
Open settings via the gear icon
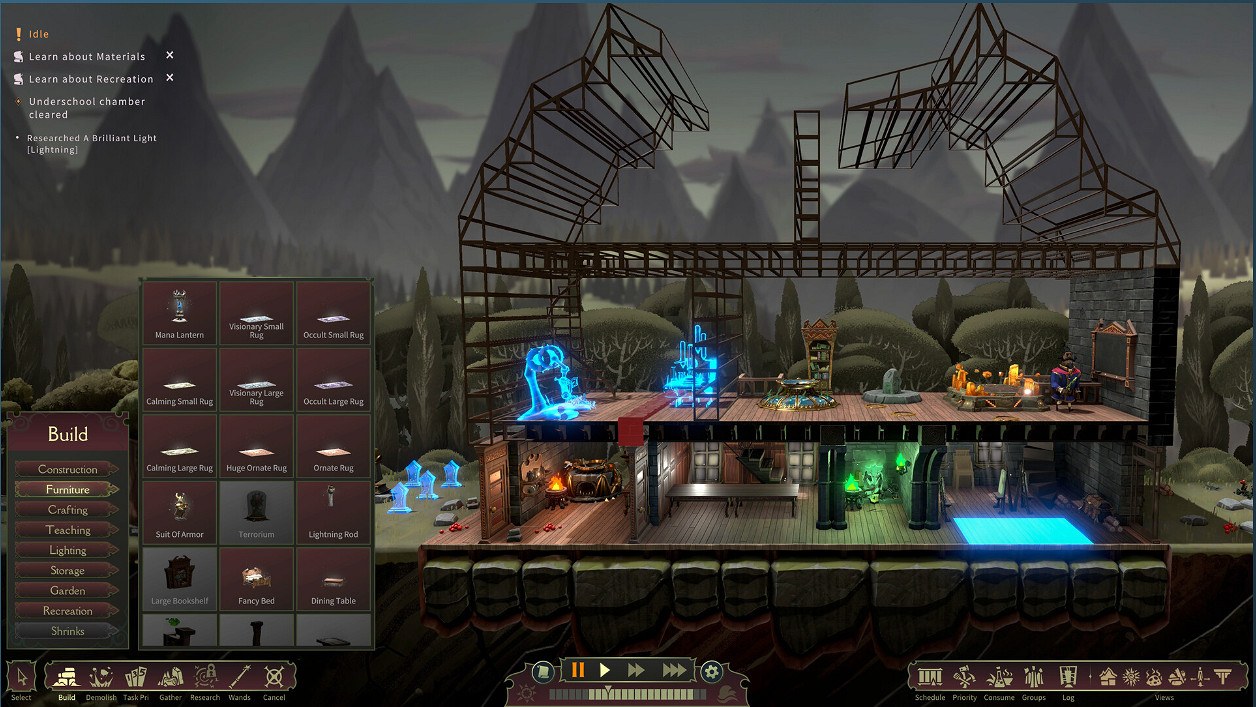[x=711, y=671]
